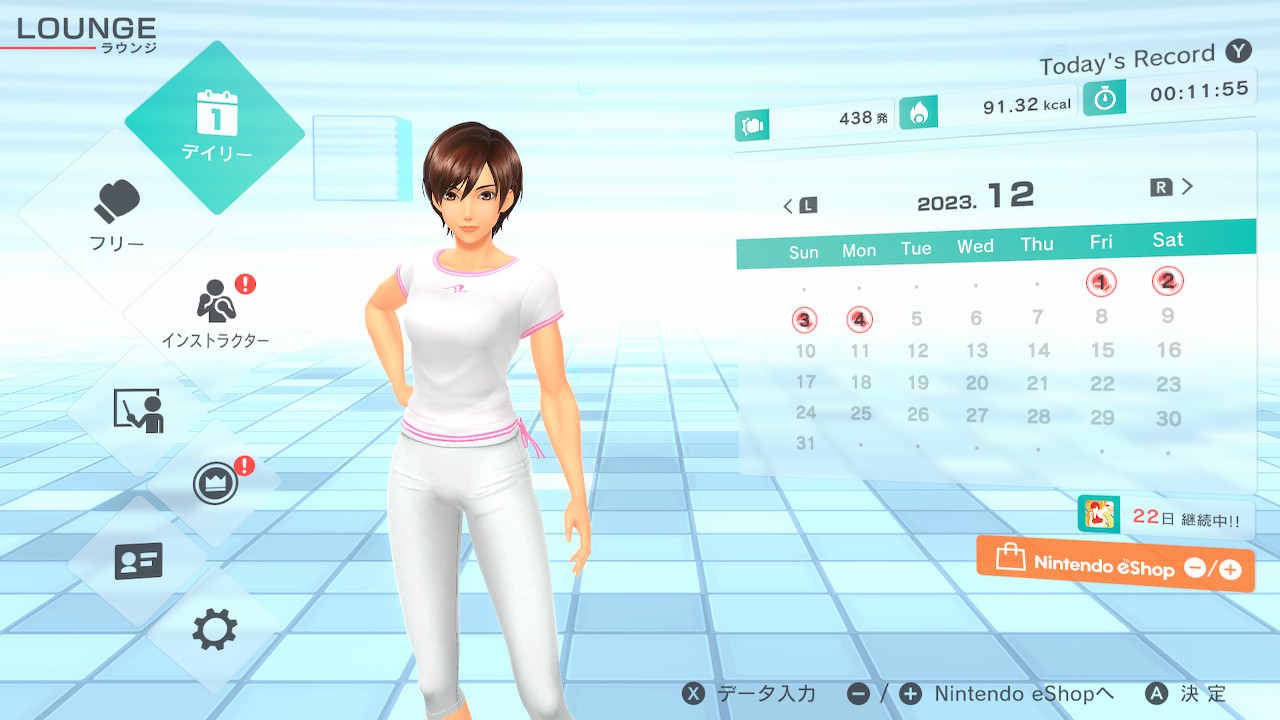Open the Daily (デイリー) workout menu
1280x720 pixels.
pyautogui.click(x=215, y=126)
